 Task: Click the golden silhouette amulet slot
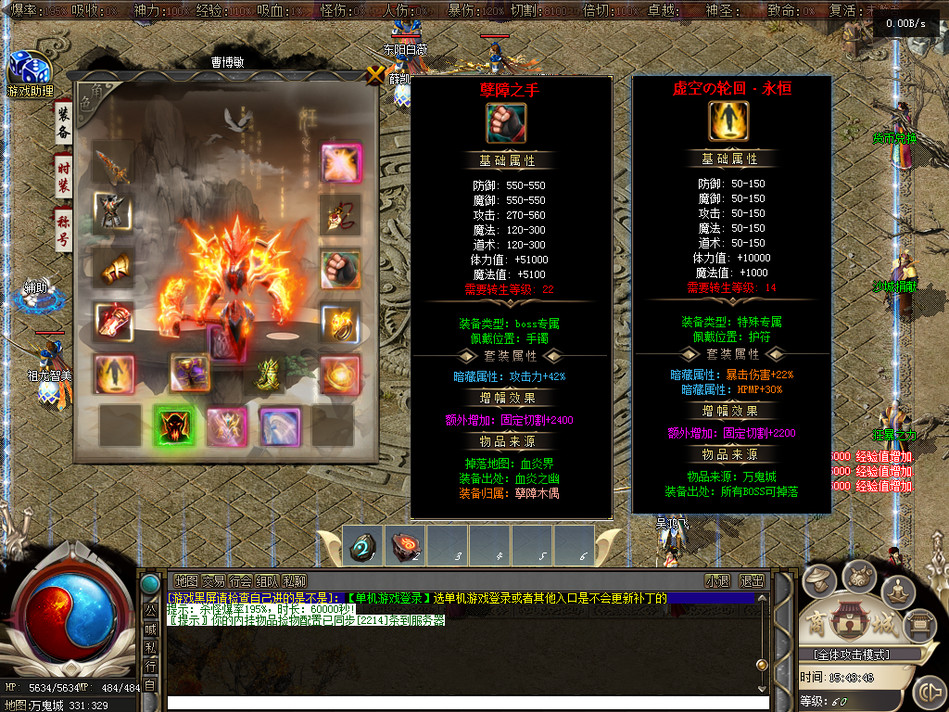[x=114, y=373]
